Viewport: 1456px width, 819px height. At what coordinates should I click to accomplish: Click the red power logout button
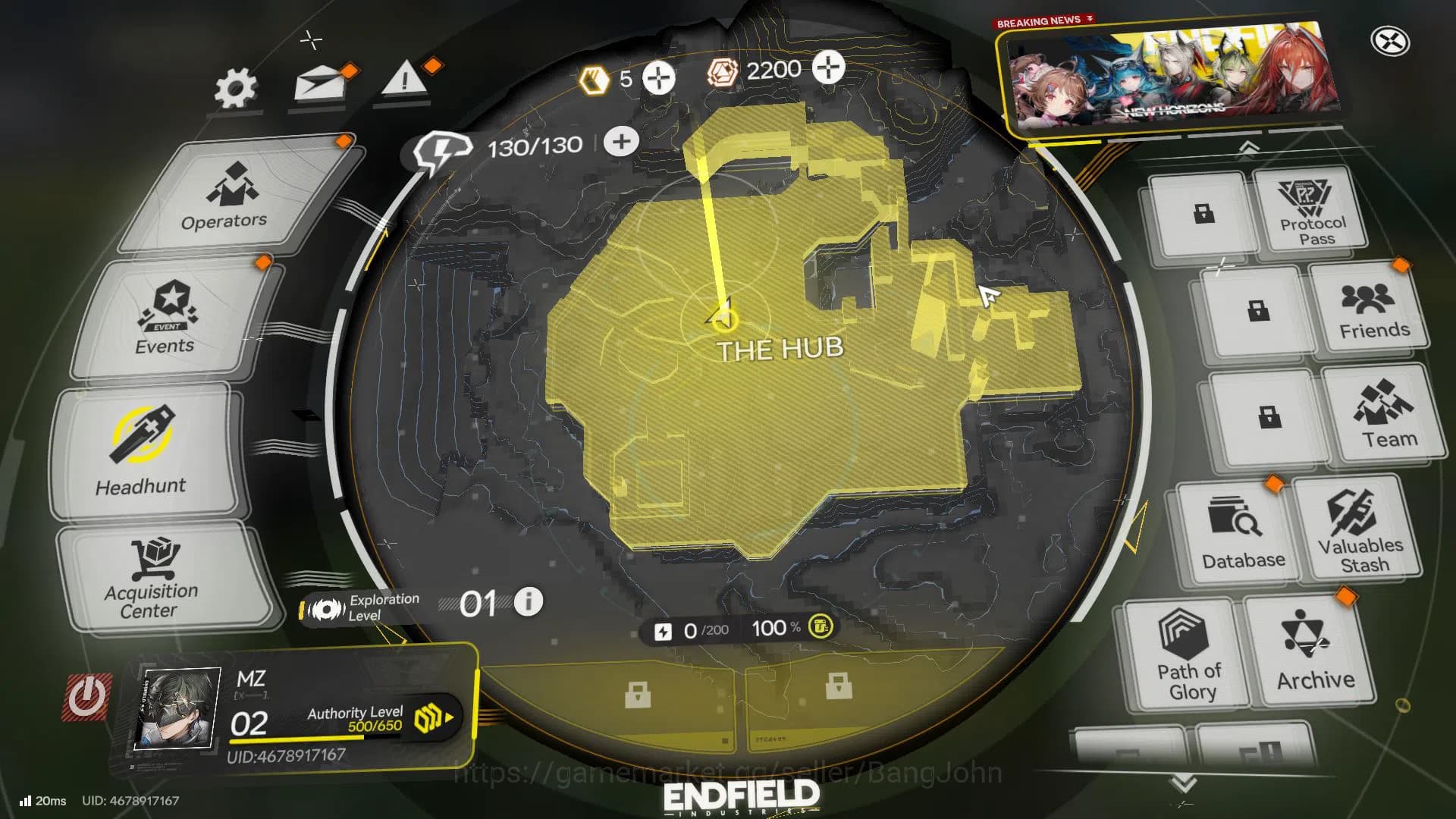click(x=86, y=697)
